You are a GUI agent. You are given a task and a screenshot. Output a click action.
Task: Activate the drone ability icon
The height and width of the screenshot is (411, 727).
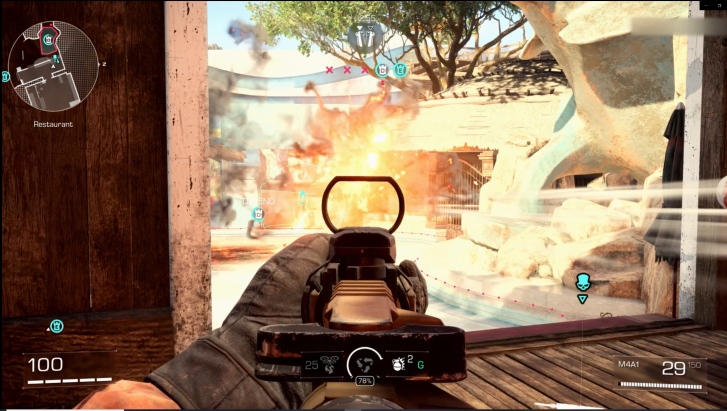point(329,366)
